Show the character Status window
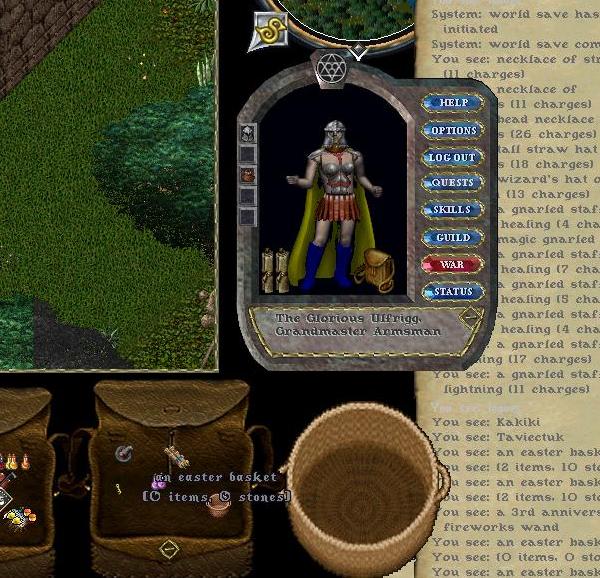 [x=452, y=292]
